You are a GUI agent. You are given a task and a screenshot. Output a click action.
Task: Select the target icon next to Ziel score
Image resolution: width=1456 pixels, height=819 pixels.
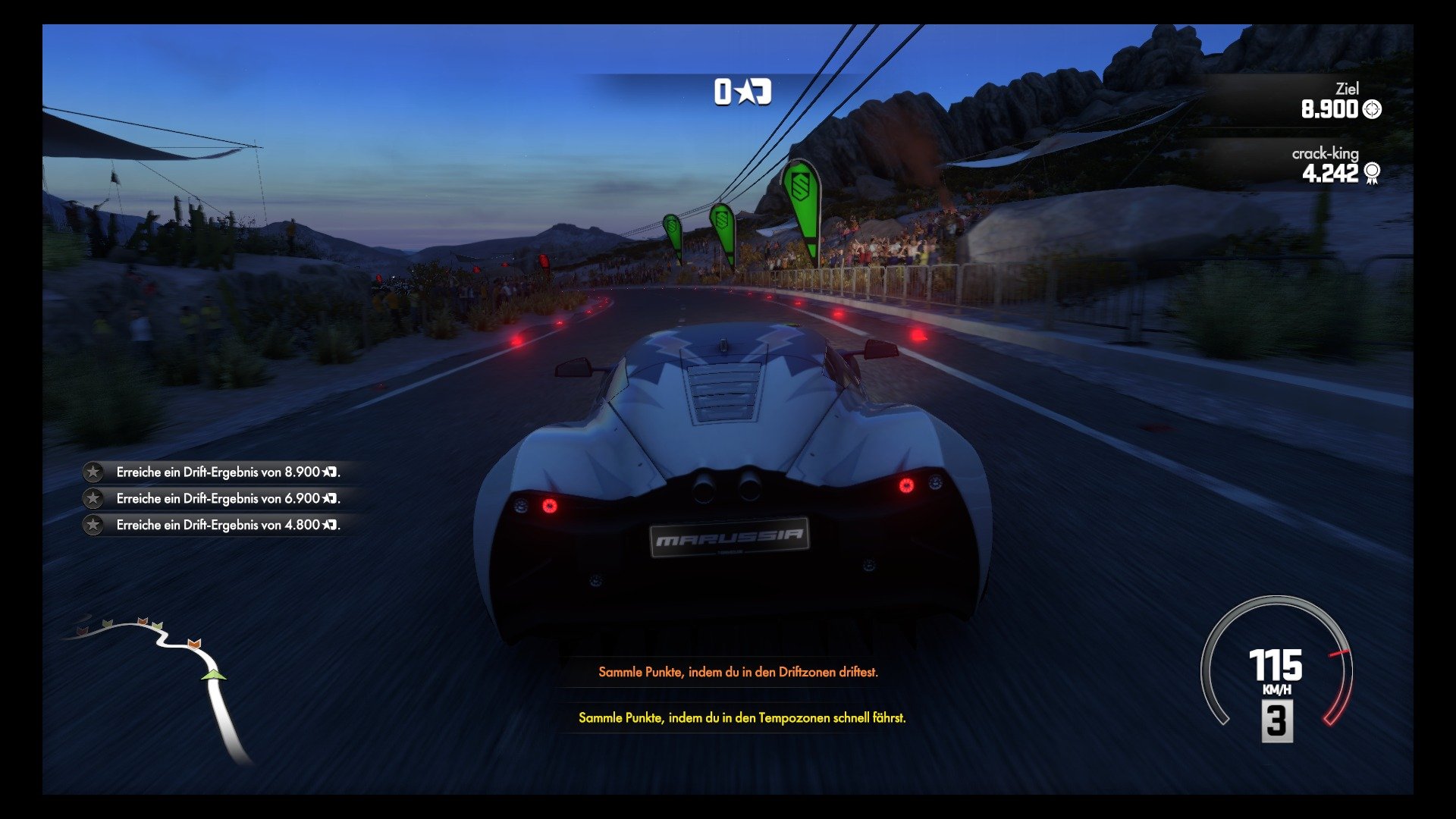(x=1371, y=109)
